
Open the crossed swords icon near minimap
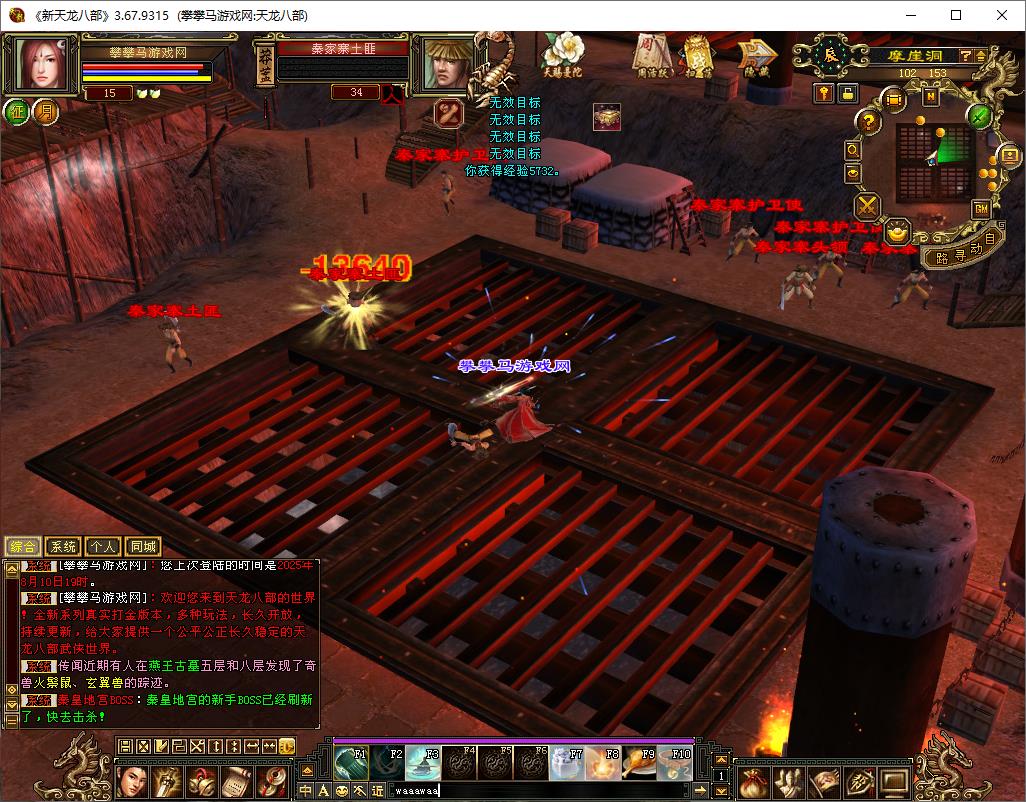866,206
